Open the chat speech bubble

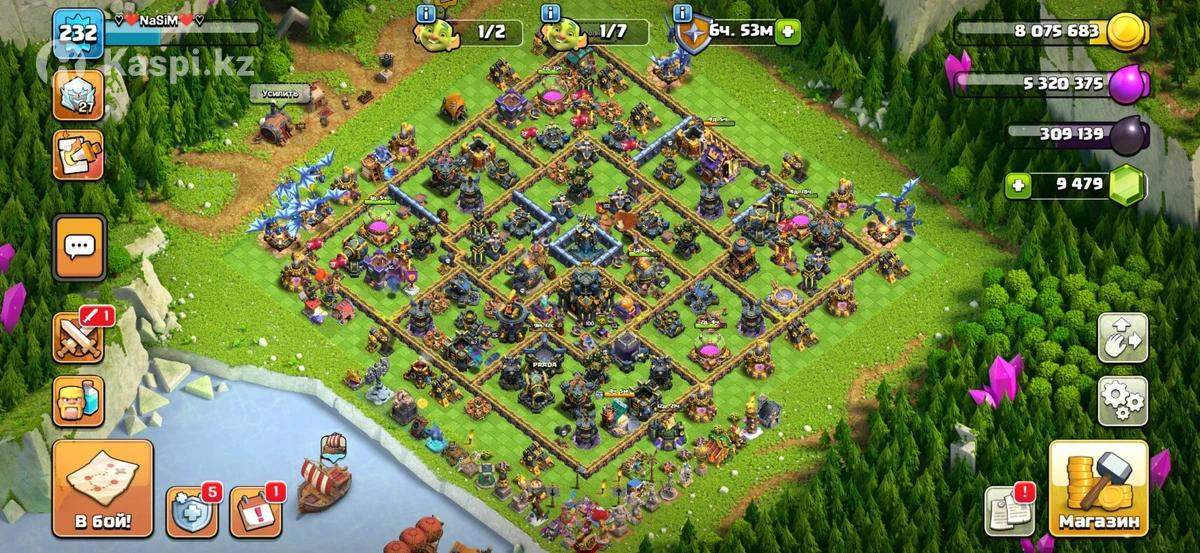coord(78,246)
